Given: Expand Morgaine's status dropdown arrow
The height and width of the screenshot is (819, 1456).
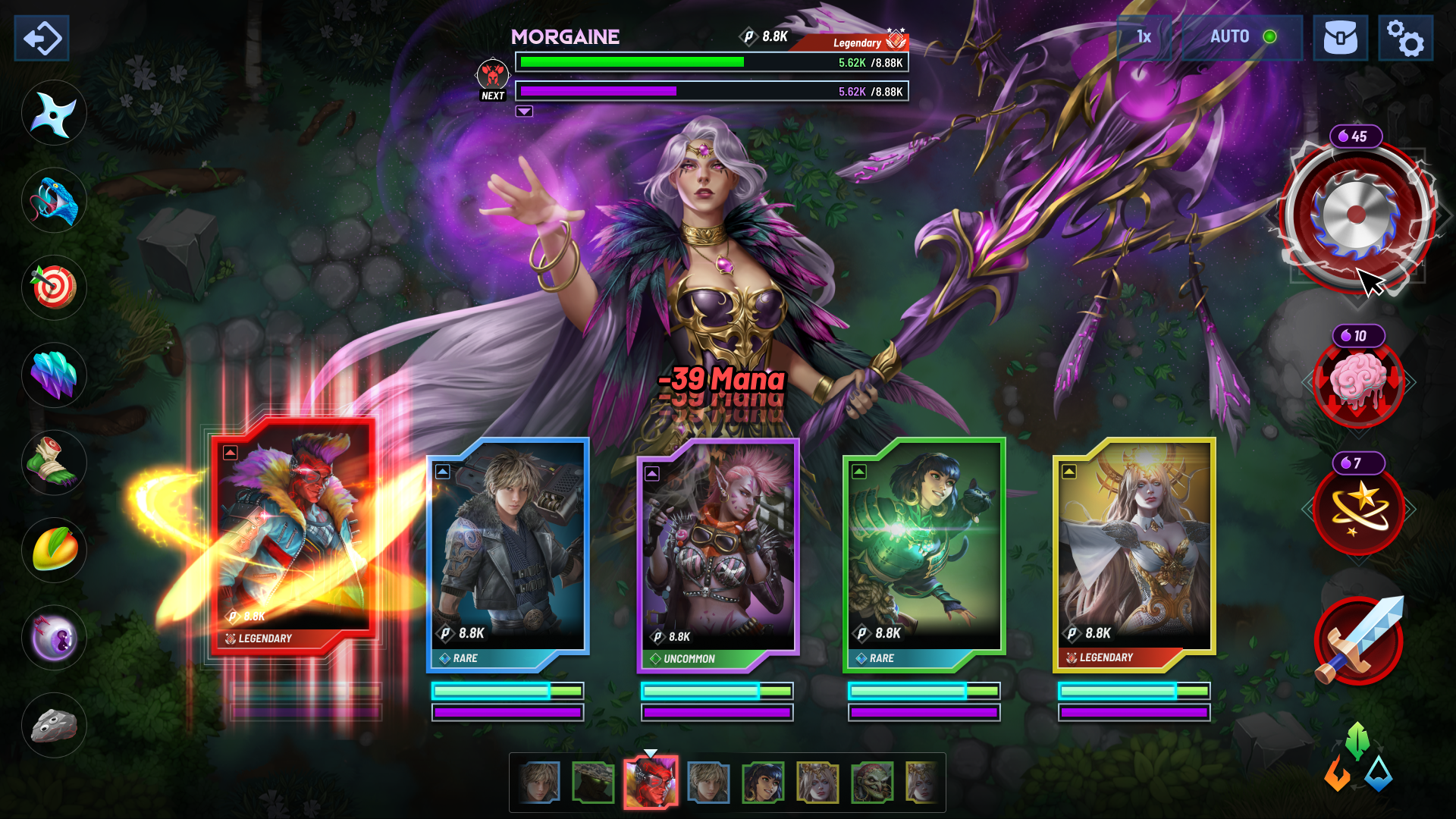Looking at the screenshot, I should [524, 111].
